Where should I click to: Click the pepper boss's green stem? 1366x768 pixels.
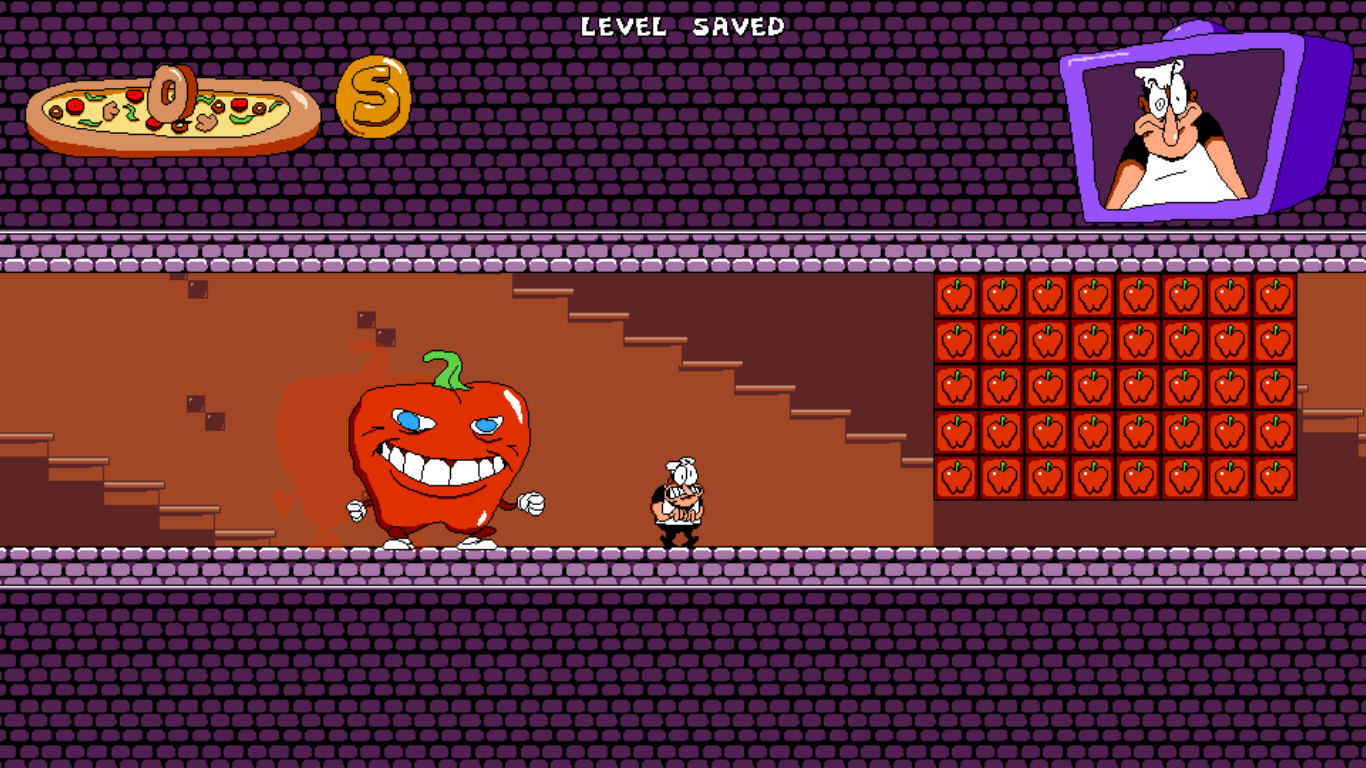(444, 365)
